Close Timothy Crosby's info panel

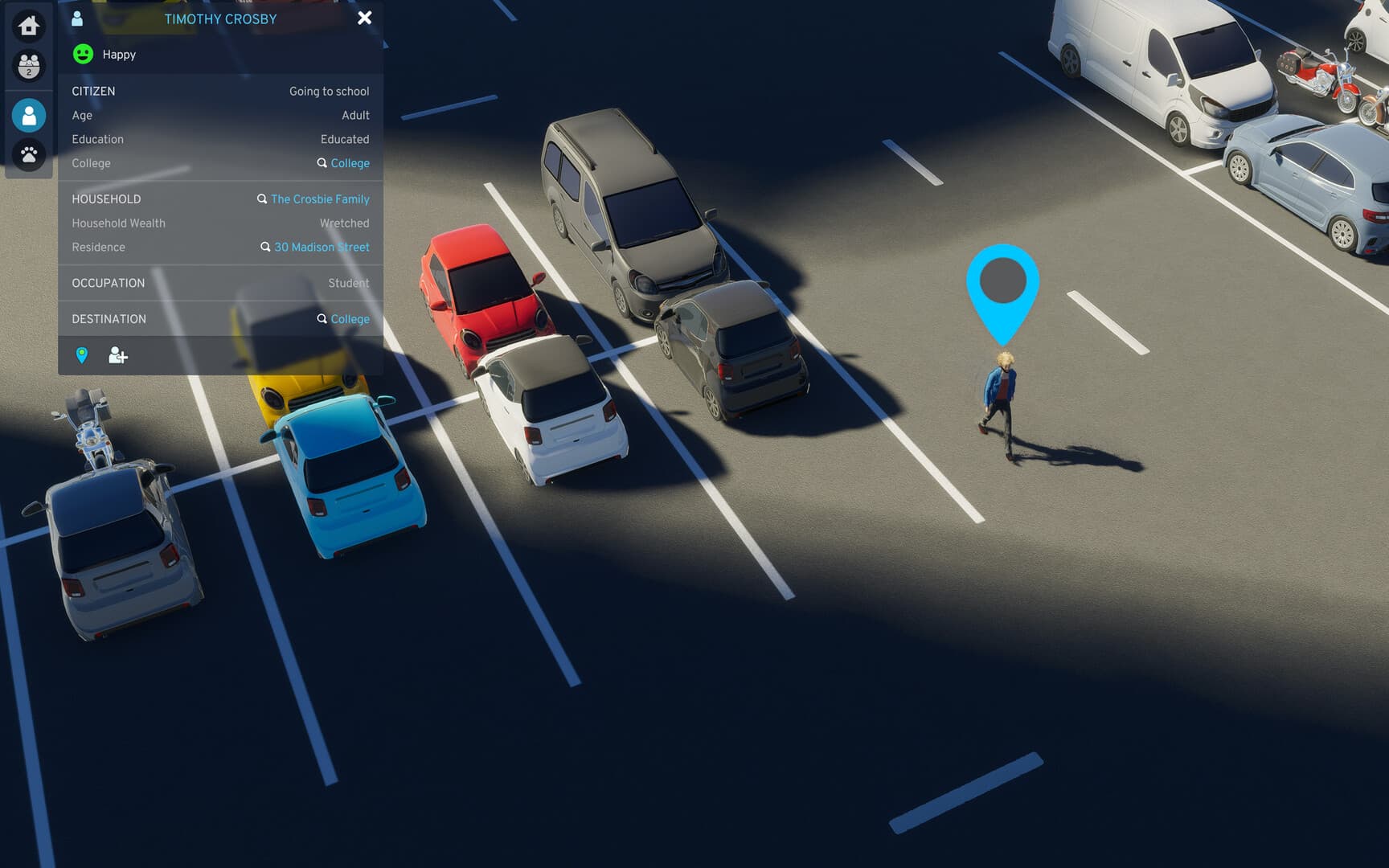point(365,18)
